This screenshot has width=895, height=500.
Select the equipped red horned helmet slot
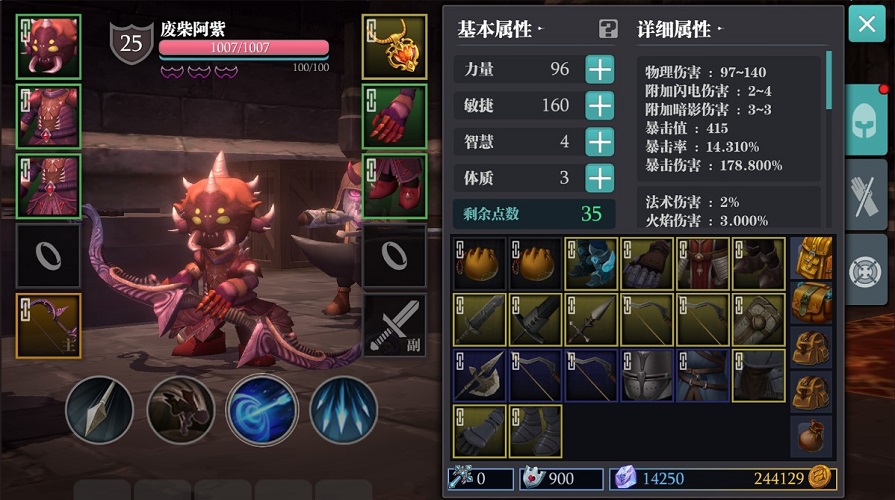tap(49, 47)
